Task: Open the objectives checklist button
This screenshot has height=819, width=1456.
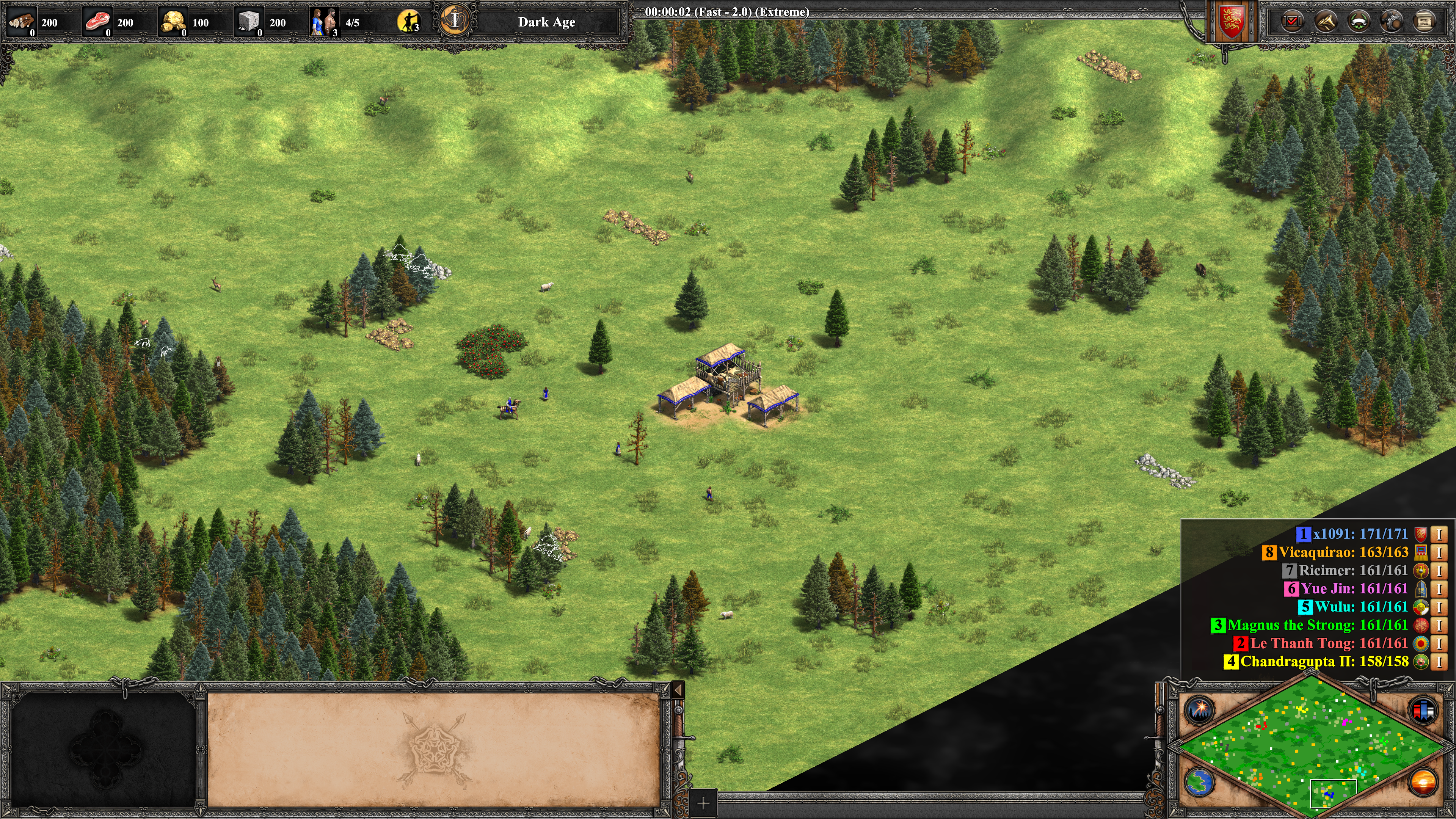Action: (x=1292, y=22)
